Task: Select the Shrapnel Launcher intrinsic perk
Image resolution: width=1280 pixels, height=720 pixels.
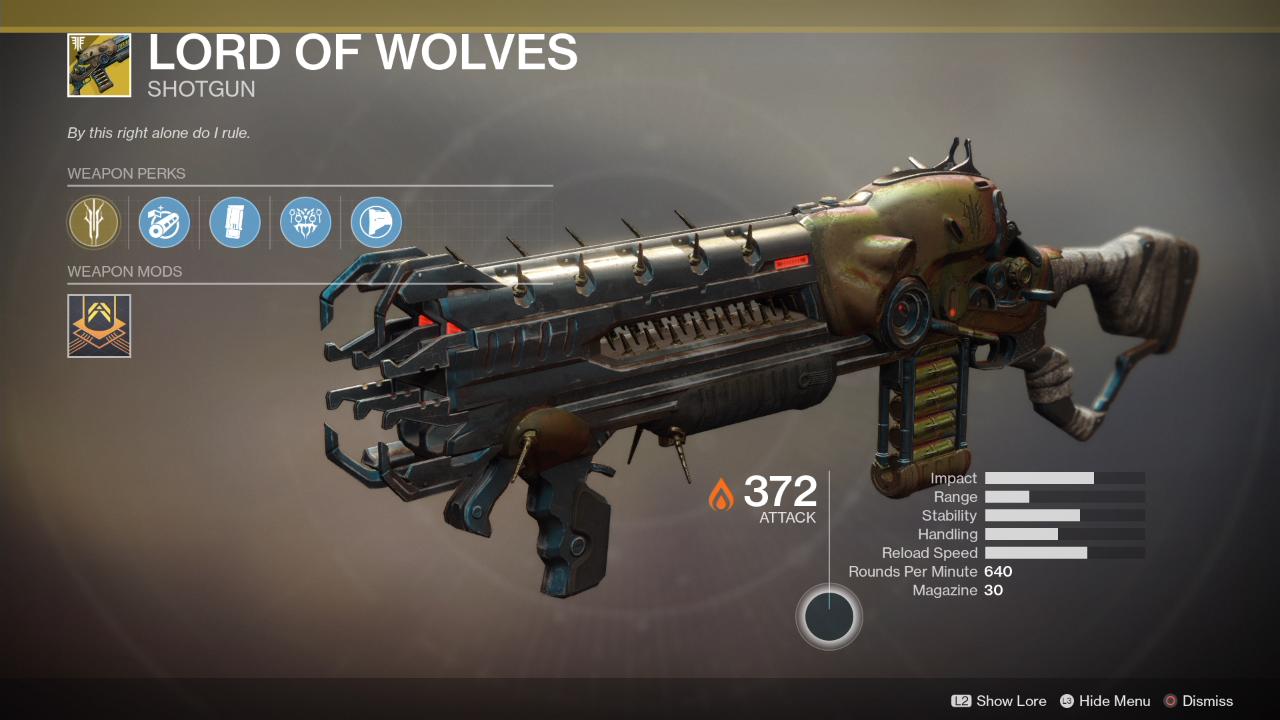Action: click(94, 222)
